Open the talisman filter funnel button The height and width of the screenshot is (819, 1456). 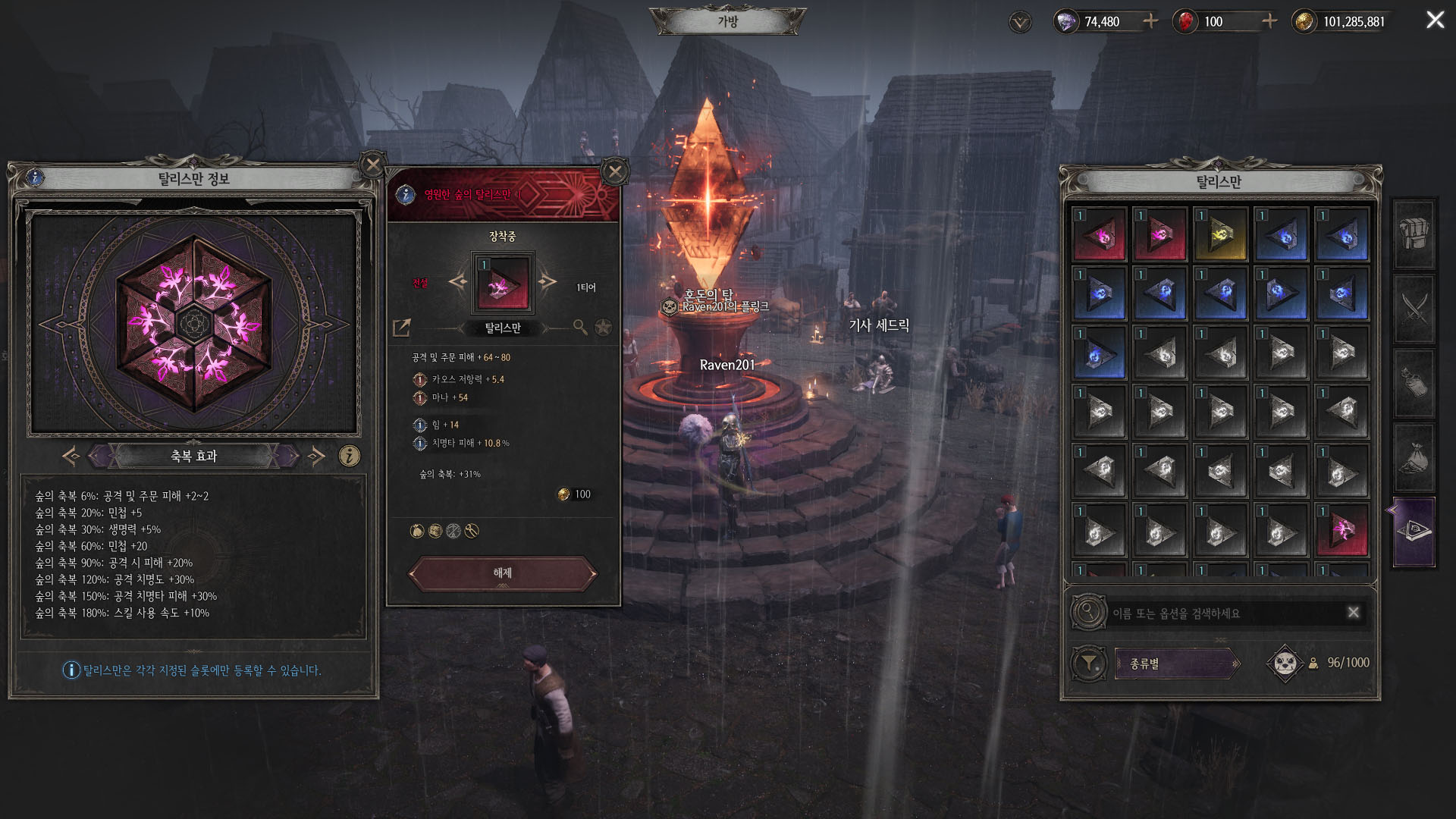[1088, 664]
